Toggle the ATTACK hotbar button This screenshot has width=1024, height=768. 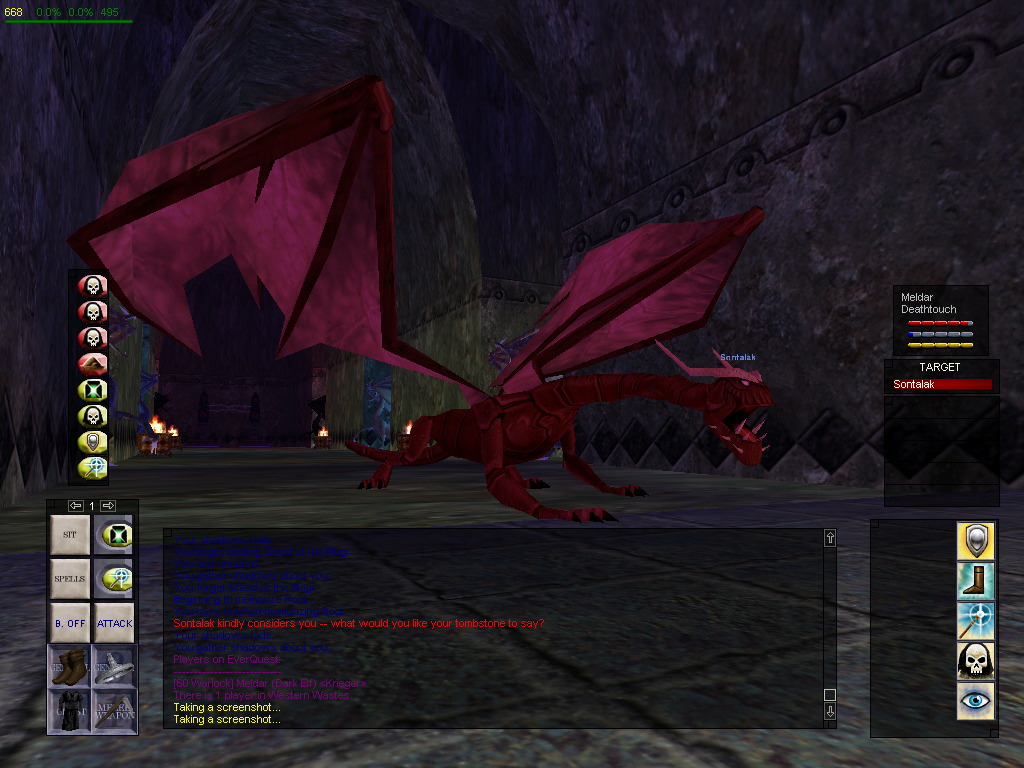click(114, 623)
